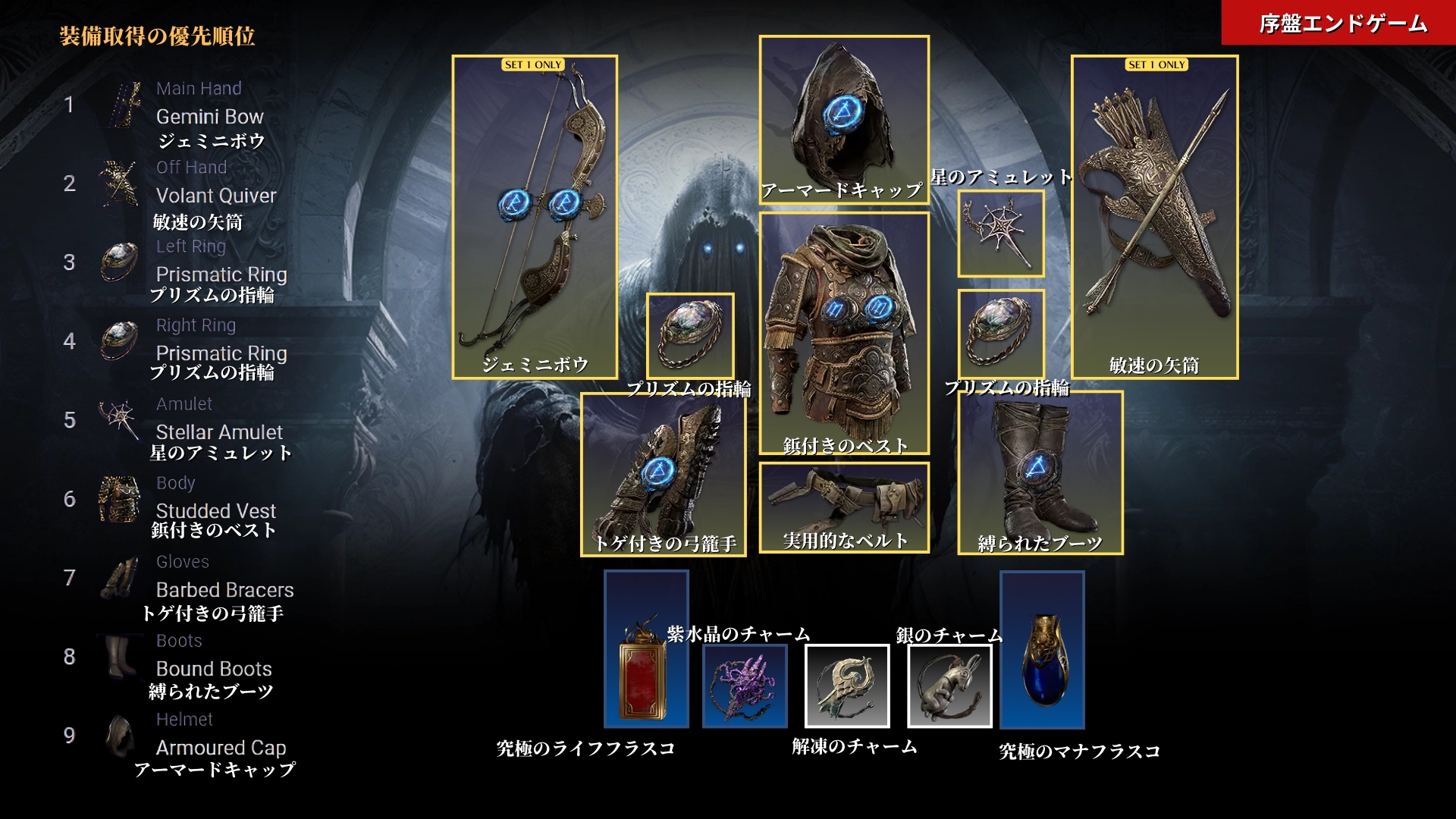Viewport: 1456px width, 819px height.
Task: Choose the silver rabbit charm slot
Action: pos(949,686)
